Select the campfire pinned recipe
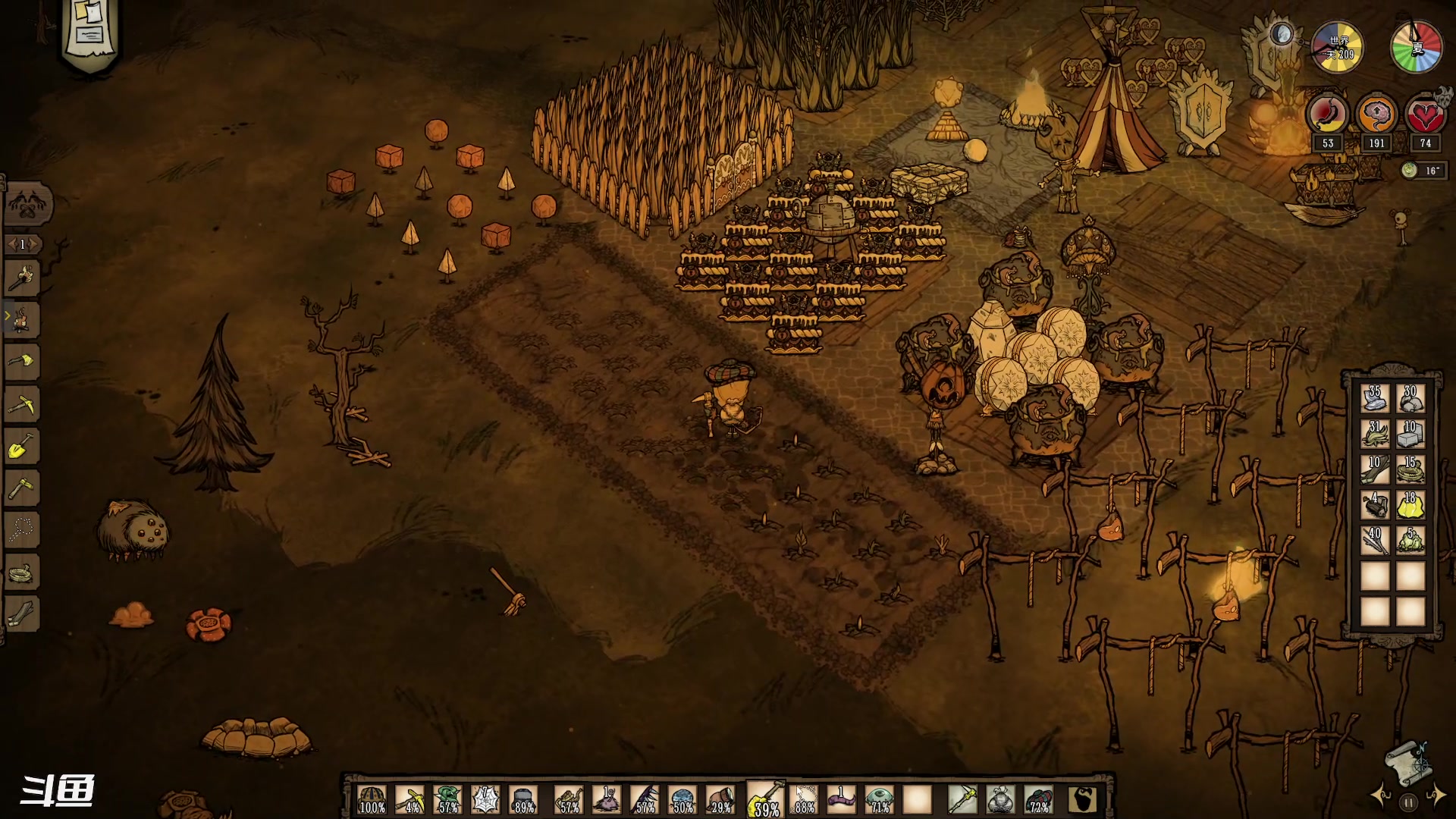 (x=22, y=319)
